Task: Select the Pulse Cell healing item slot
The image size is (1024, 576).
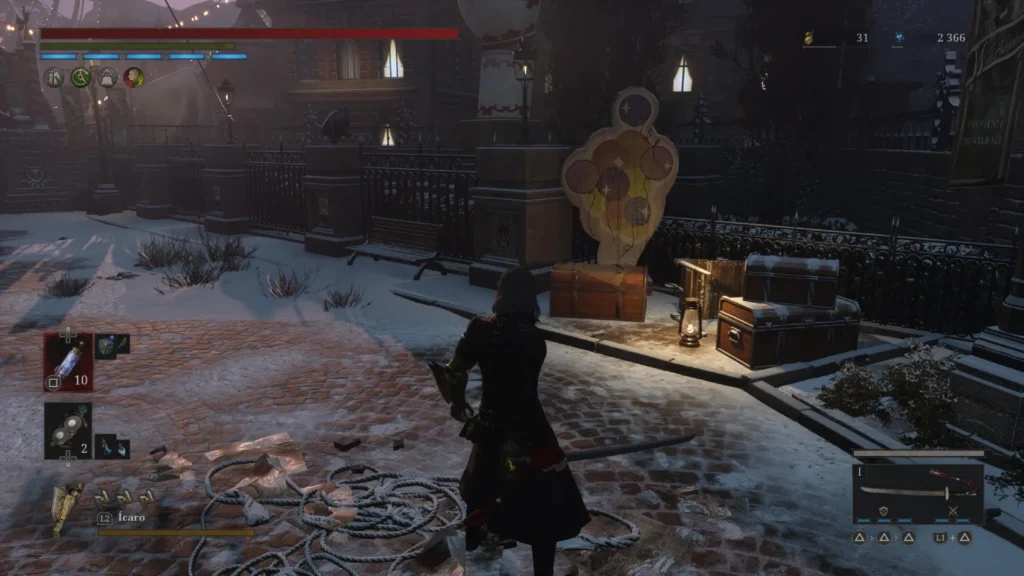Action: click(x=68, y=360)
